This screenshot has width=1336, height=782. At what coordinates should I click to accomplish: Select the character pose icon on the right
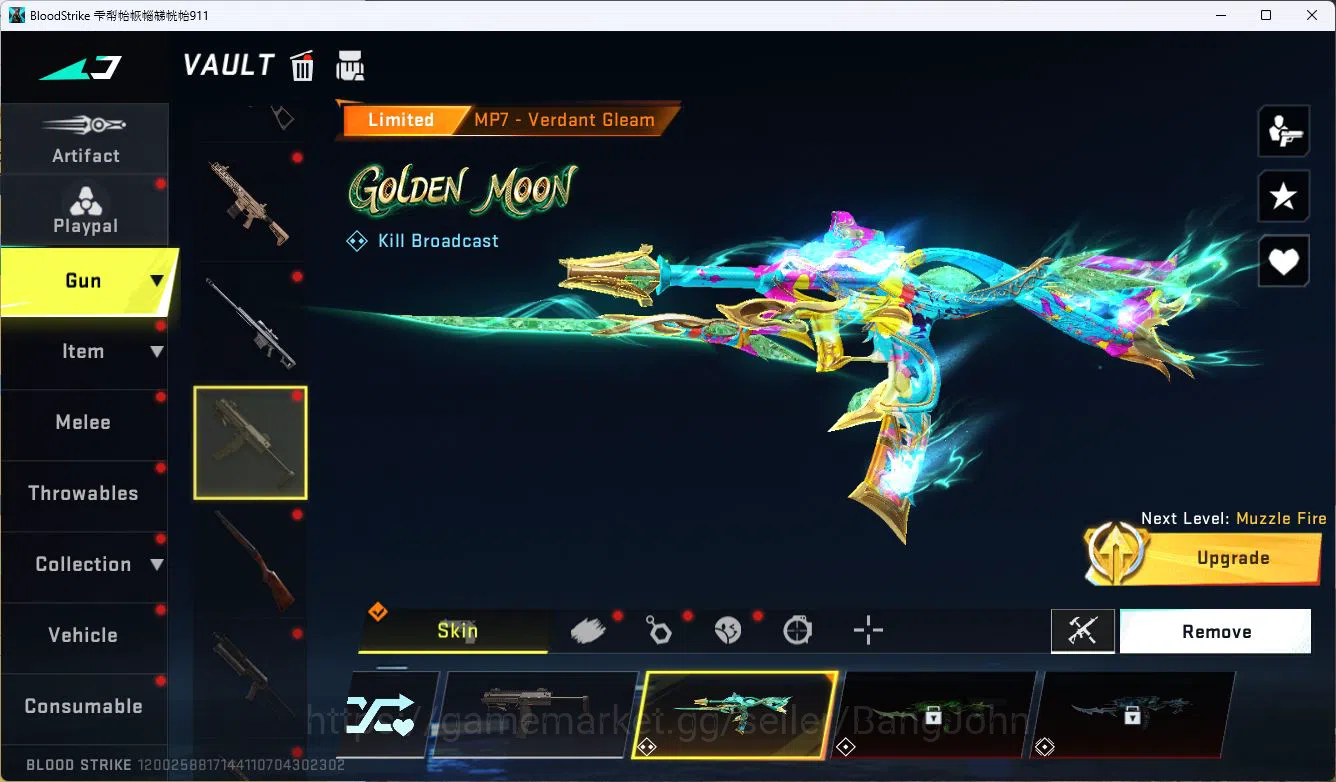click(1283, 130)
